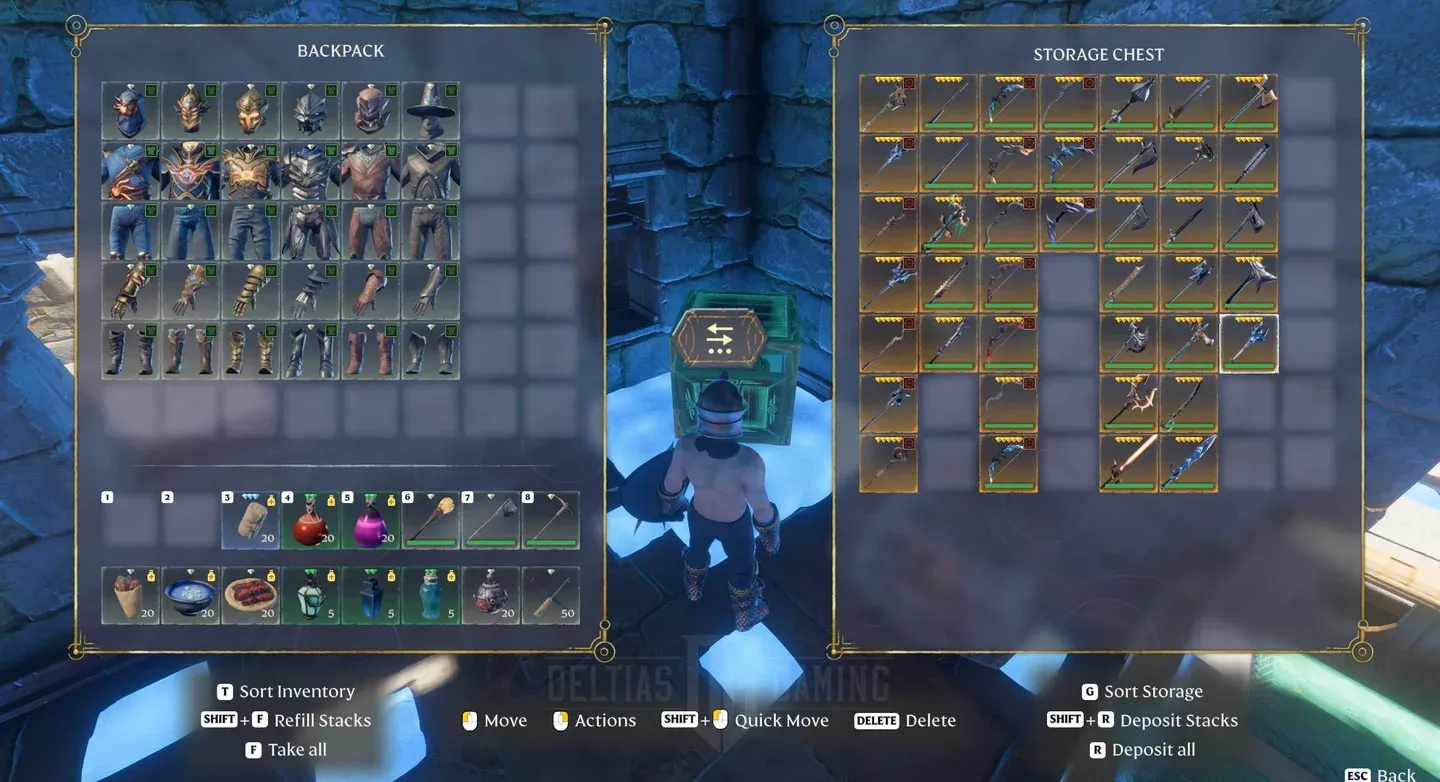Pick the pickaxe in hotbar slot 8
Viewport: 1440px width, 782px height.
pos(551,520)
